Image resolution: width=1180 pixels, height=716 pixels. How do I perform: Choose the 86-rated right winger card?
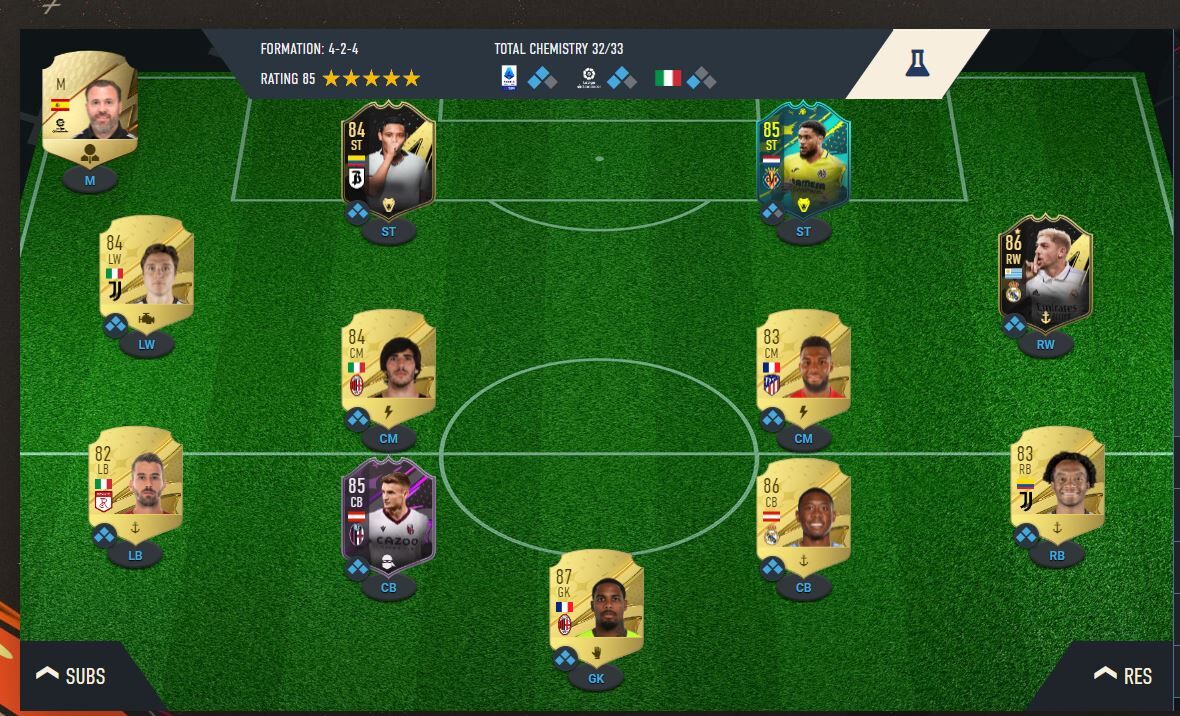1045,268
